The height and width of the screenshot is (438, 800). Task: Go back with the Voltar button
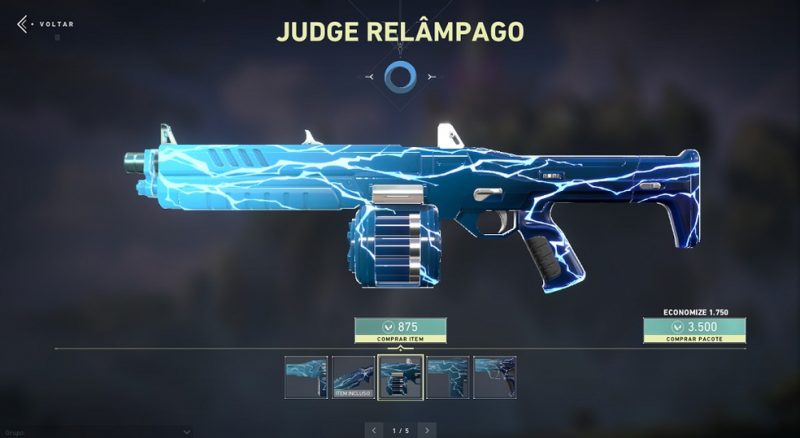click(38, 23)
